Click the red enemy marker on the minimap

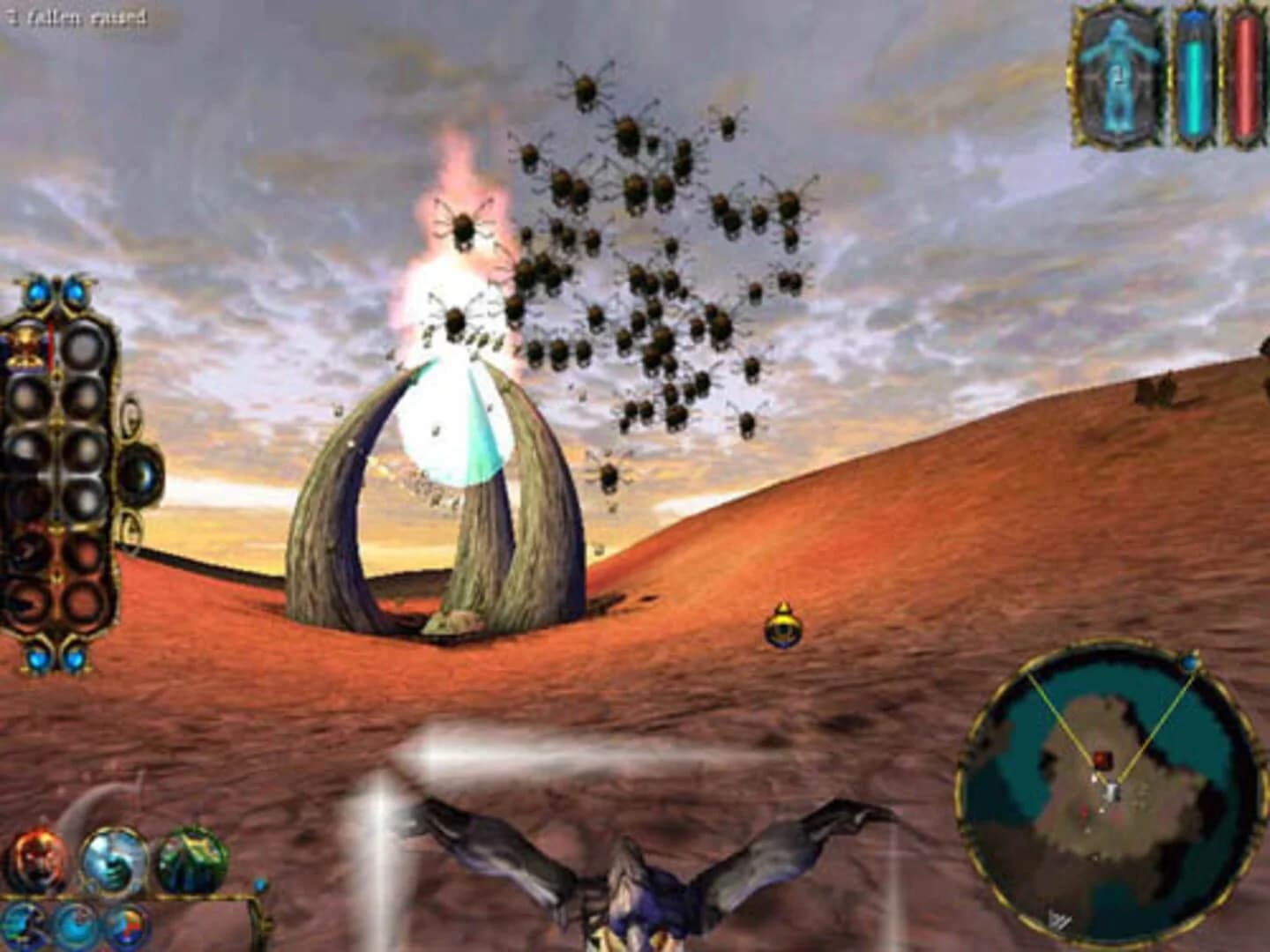[x=1102, y=758]
